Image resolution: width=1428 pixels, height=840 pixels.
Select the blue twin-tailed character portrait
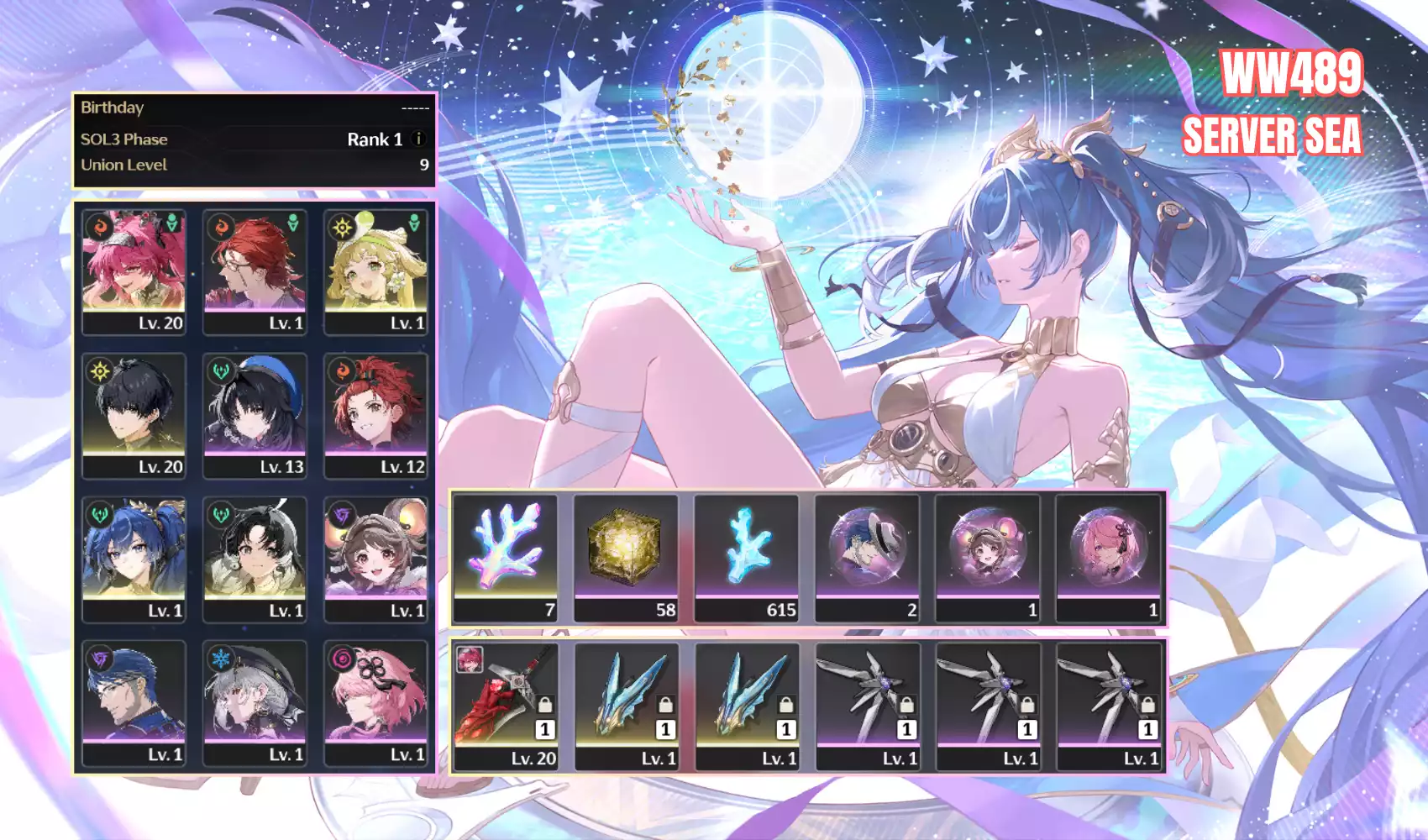click(134, 559)
